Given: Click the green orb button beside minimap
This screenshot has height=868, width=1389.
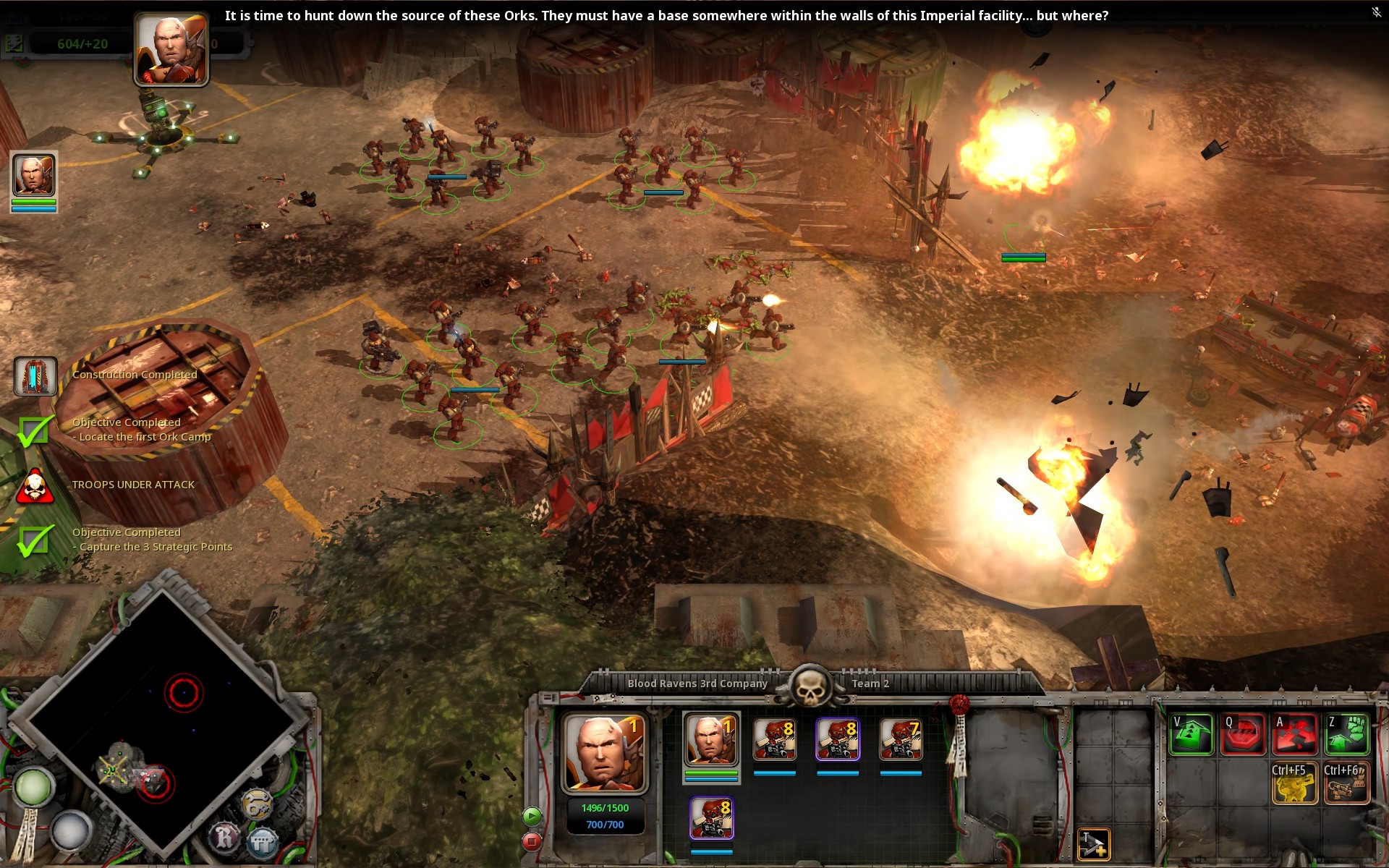Looking at the screenshot, I should tap(33, 787).
